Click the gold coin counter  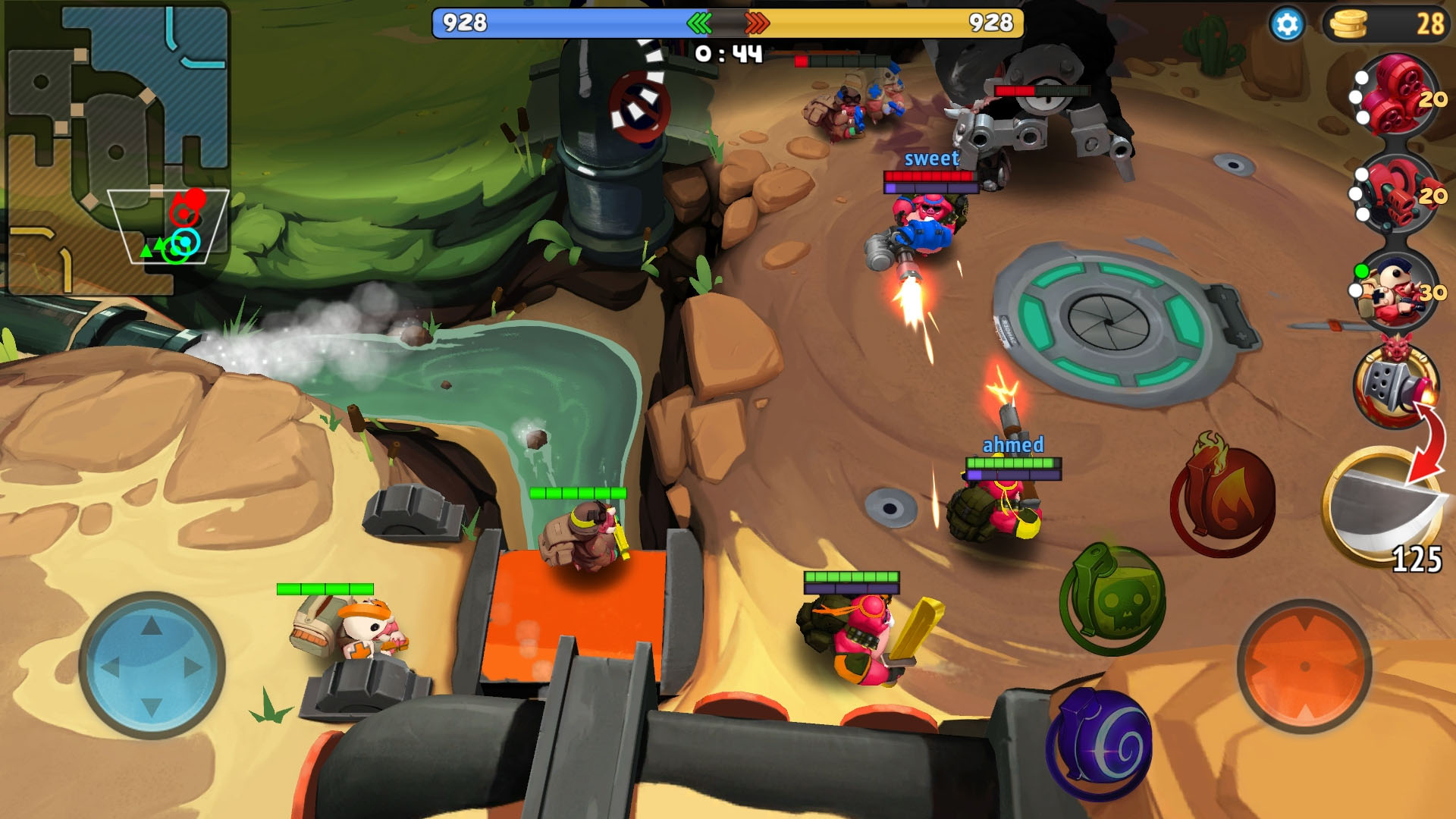pos(1388,24)
